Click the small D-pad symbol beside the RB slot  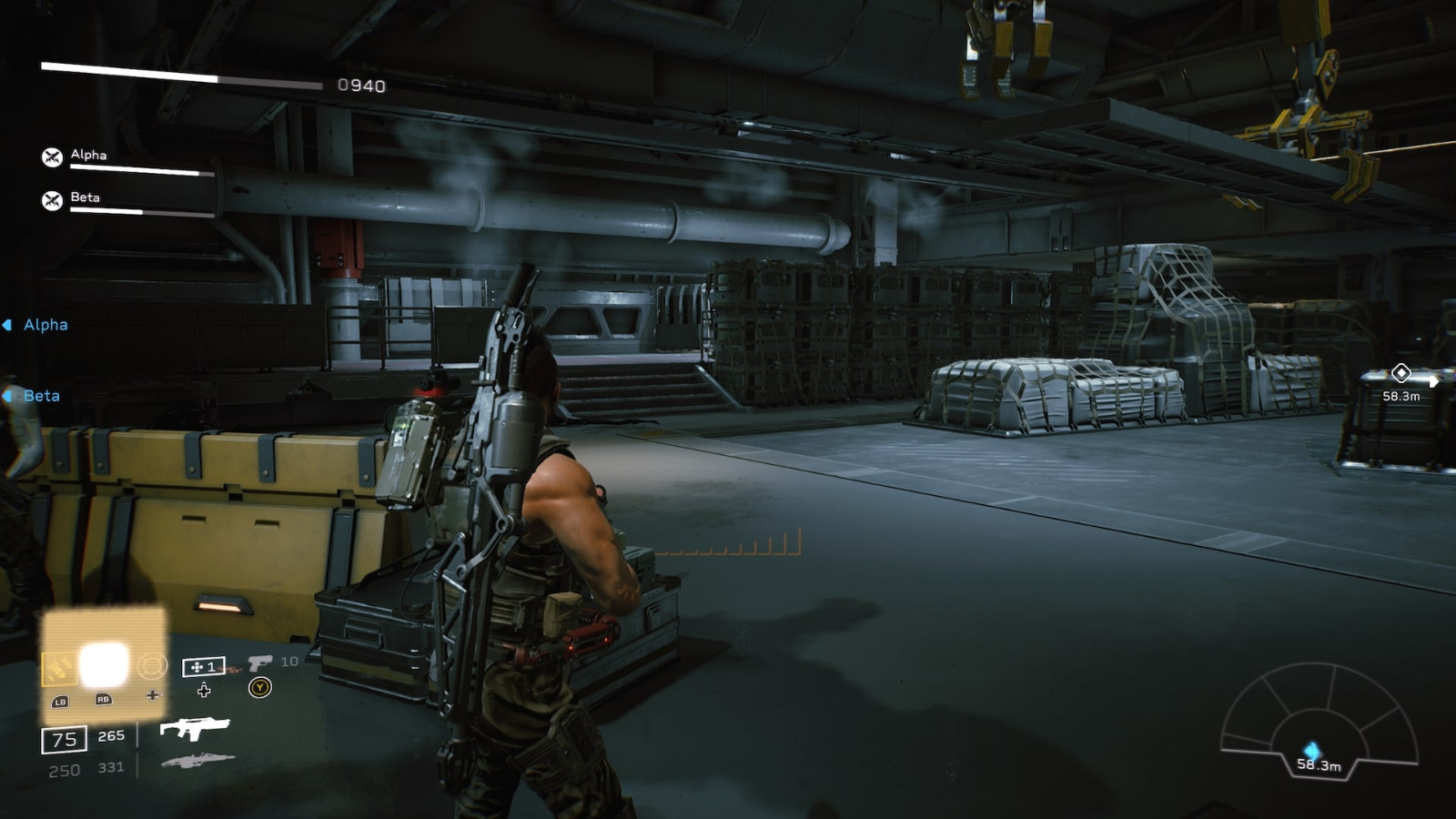[x=152, y=696]
